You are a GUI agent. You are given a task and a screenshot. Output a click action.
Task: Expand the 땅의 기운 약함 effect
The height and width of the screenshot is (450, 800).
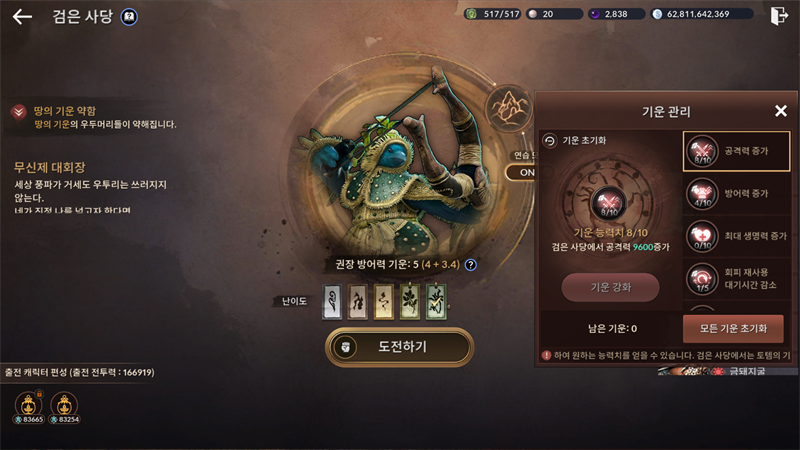point(19,112)
